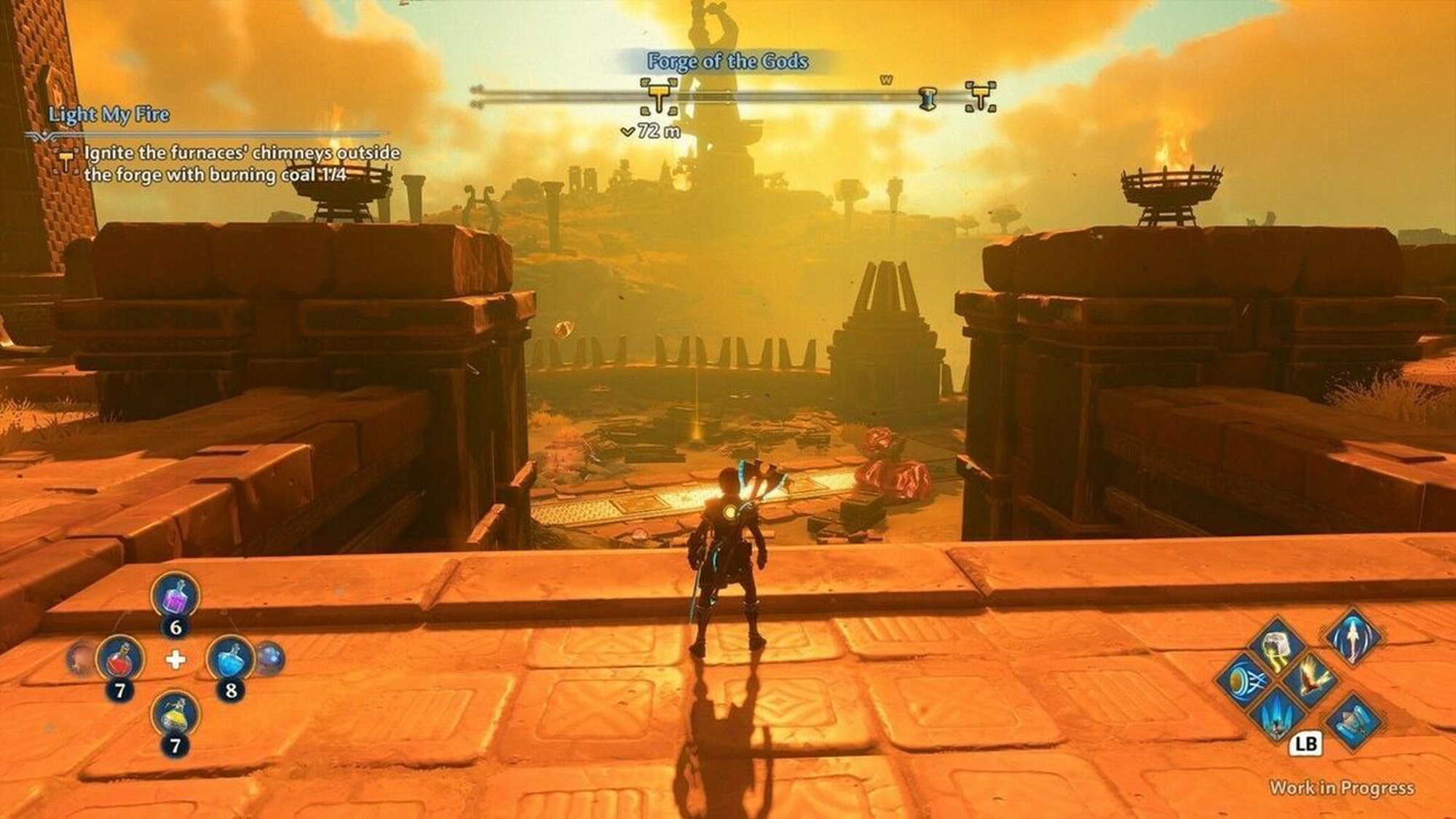Drink the red health potion
Screen dimensions: 1456x819
[x=120, y=660]
